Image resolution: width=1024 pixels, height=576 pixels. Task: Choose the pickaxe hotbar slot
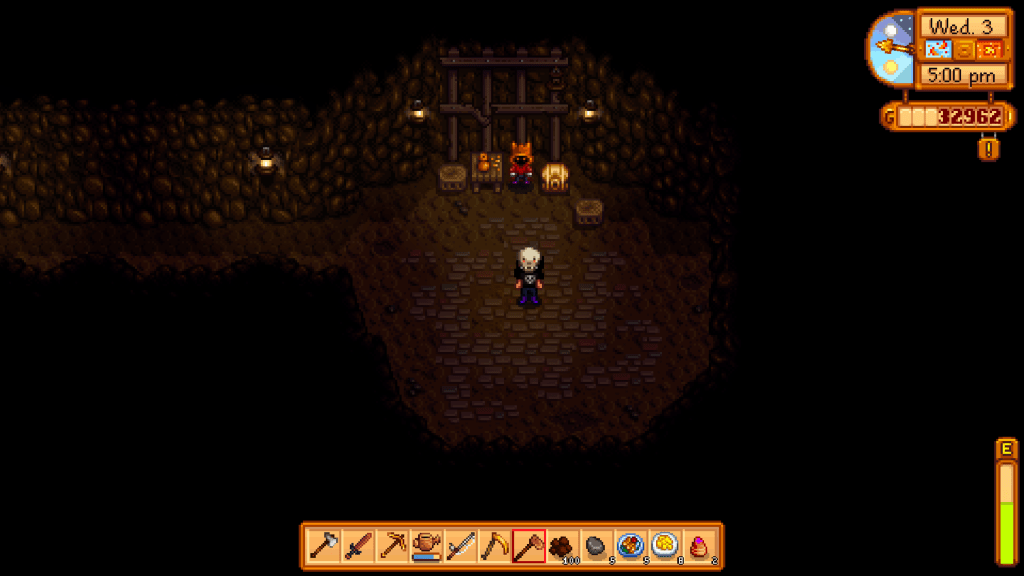click(x=393, y=546)
